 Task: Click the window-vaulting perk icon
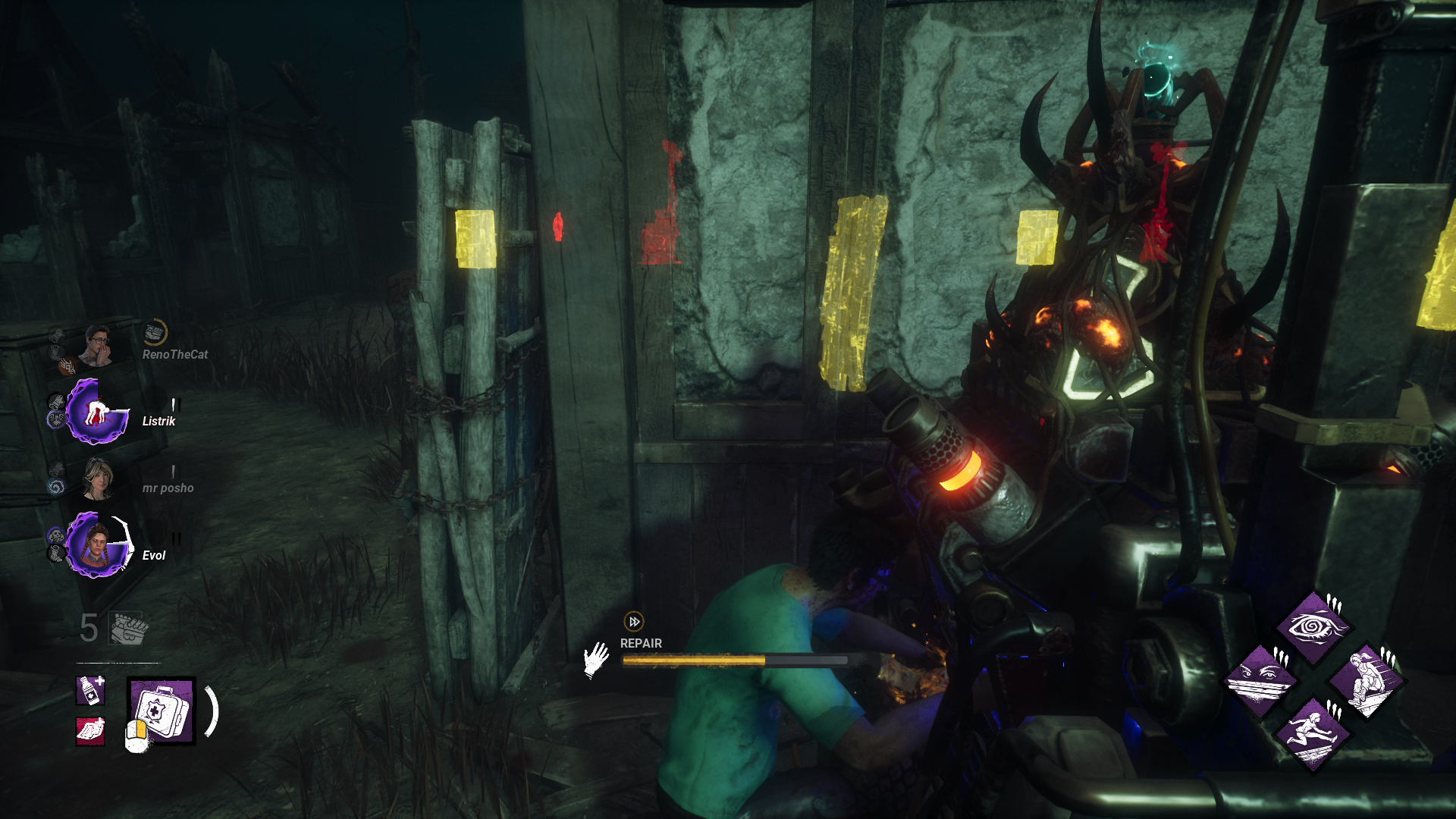click(x=1367, y=680)
